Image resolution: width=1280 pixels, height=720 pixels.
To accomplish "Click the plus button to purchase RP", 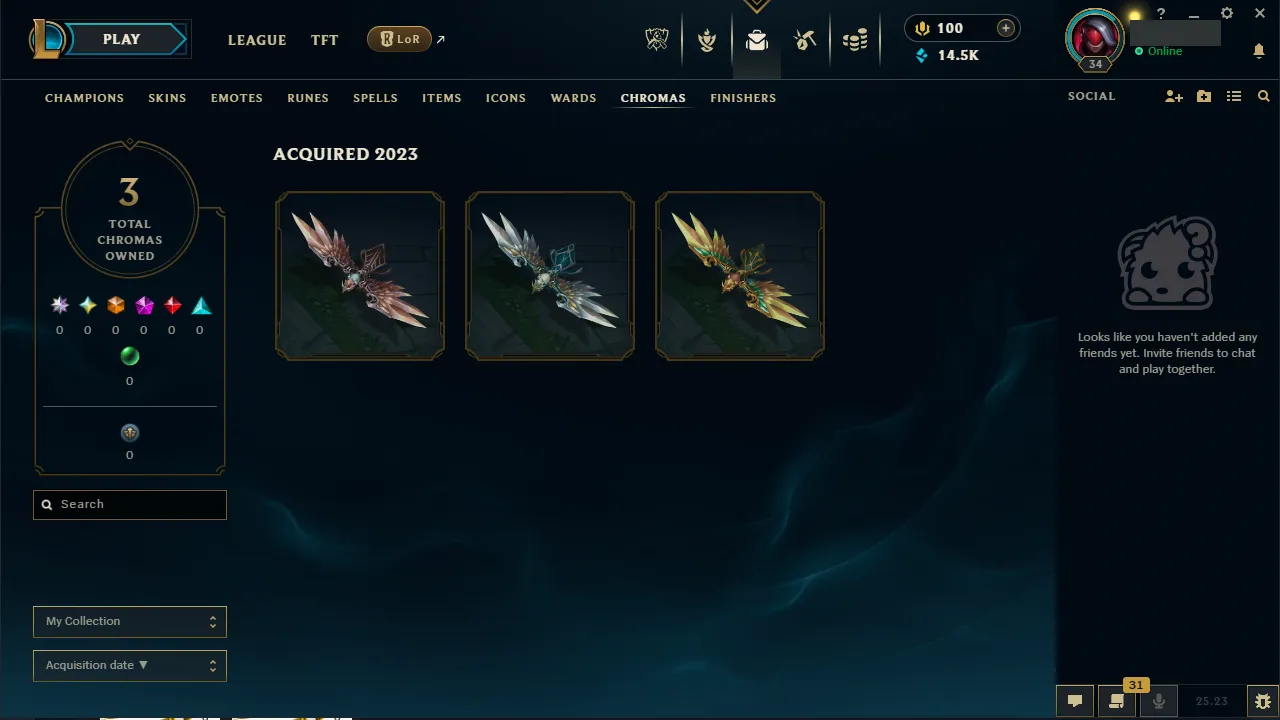I will point(1005,28).
